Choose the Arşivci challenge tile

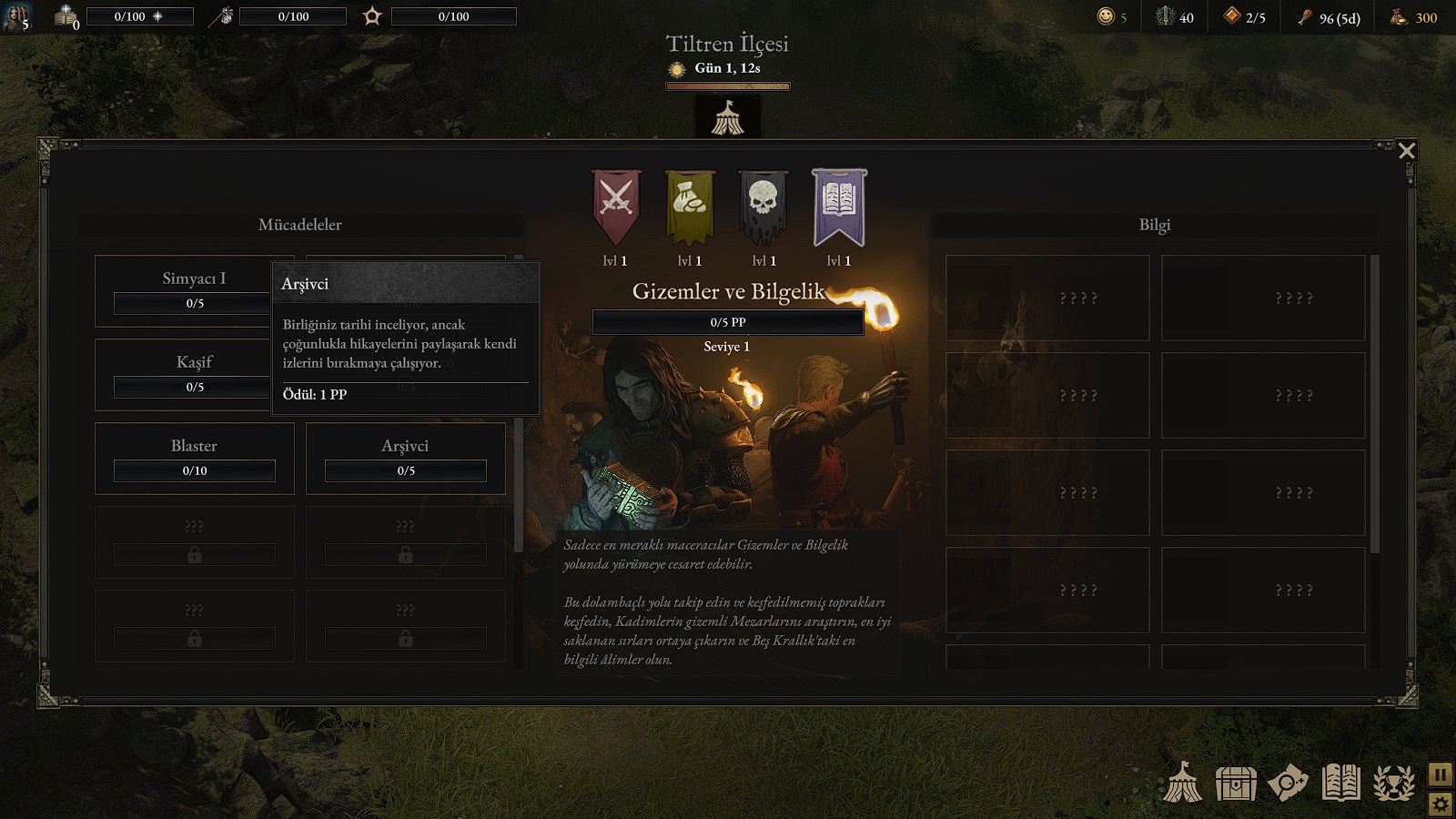click(x=405, y=458)
